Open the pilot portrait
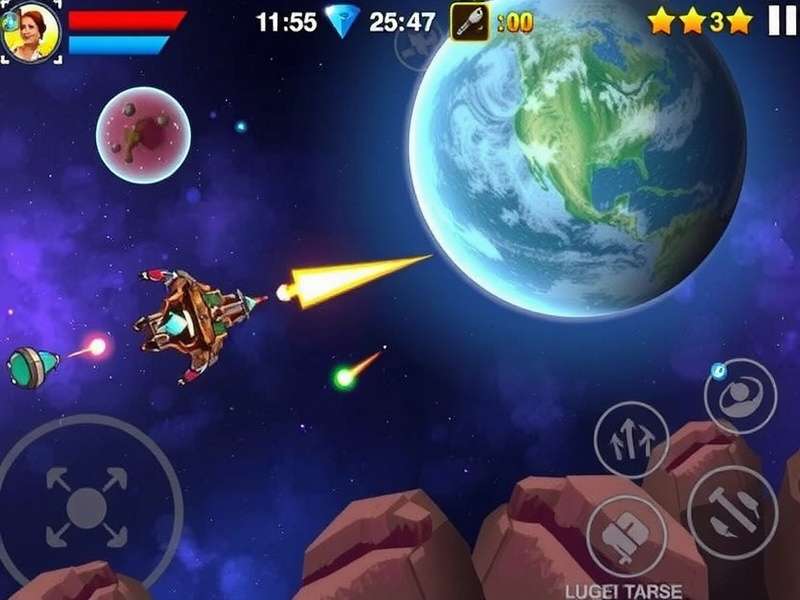The width and height of the screenshot is (800, 600). [31, 31]
